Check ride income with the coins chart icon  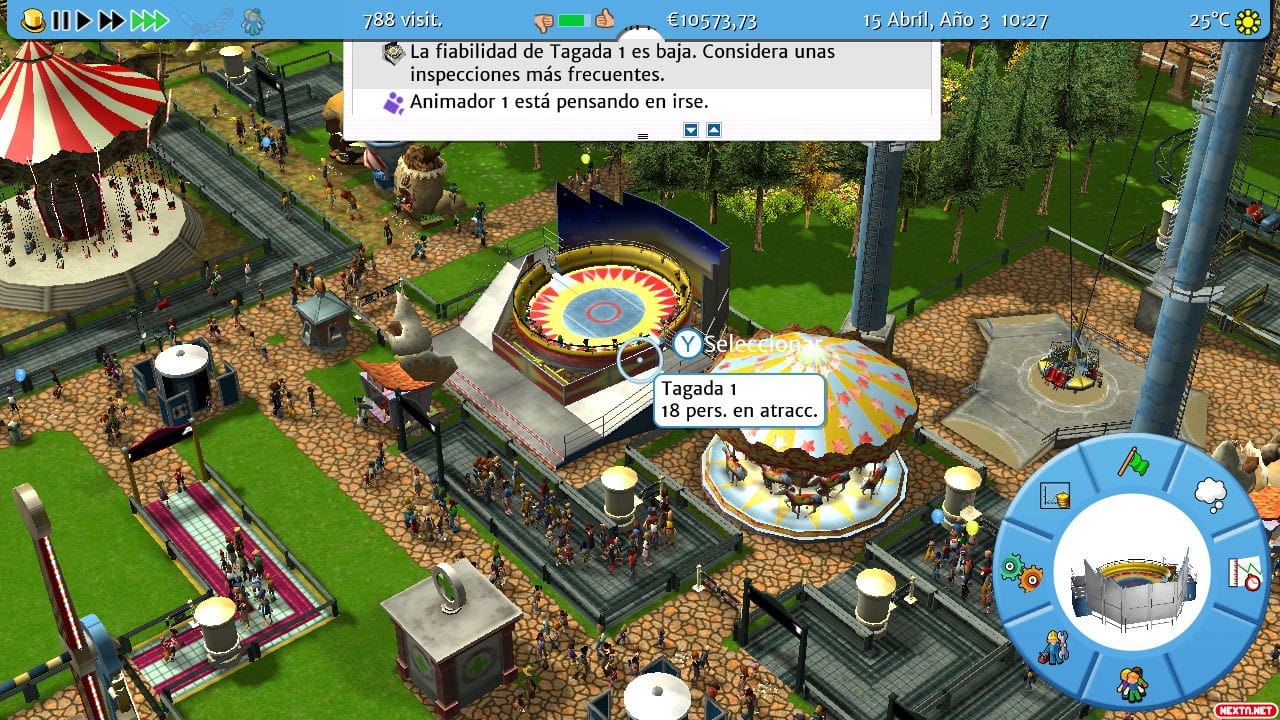1054,494
